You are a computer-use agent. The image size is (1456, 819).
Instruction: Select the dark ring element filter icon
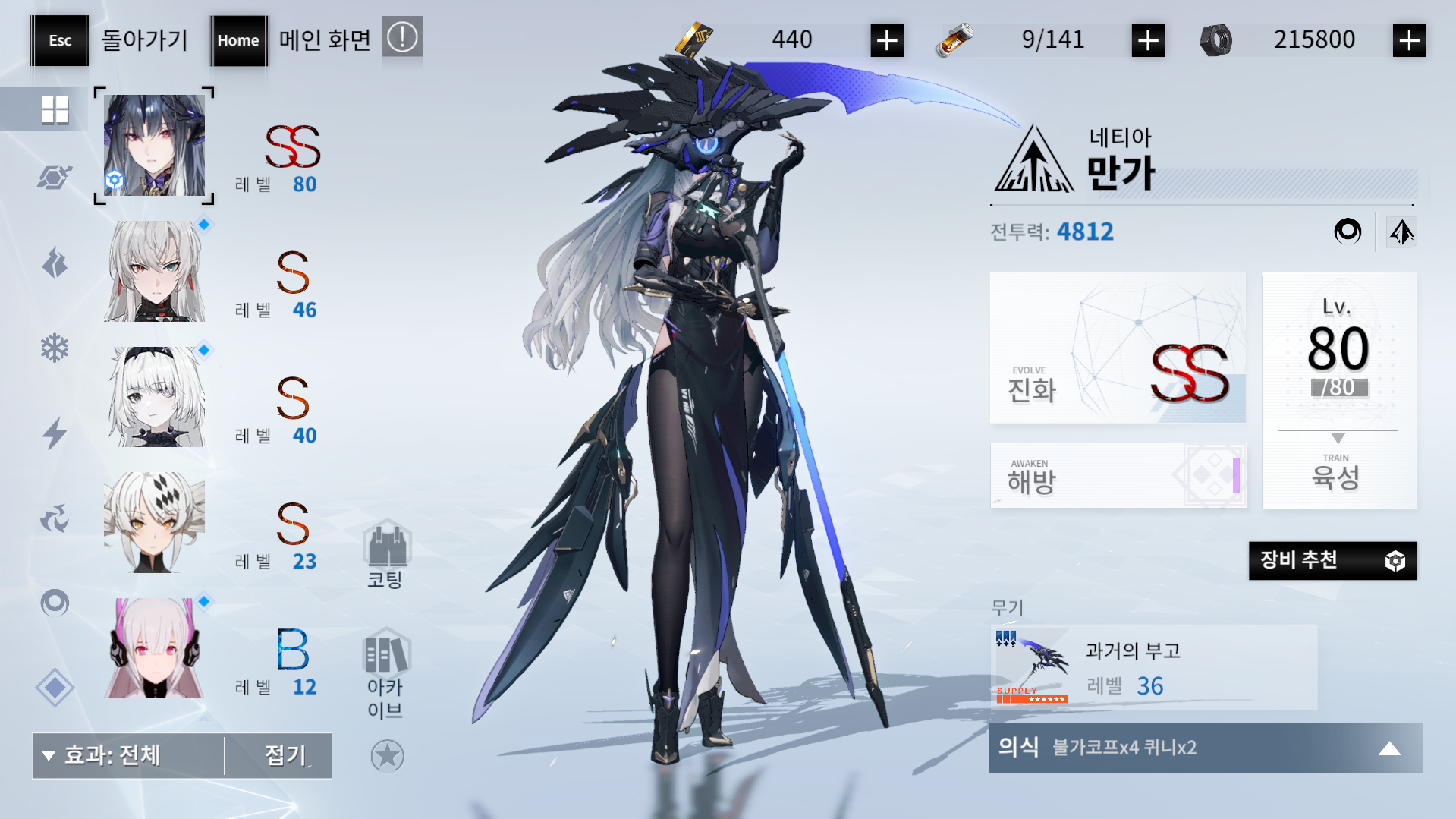click(55, 603)
